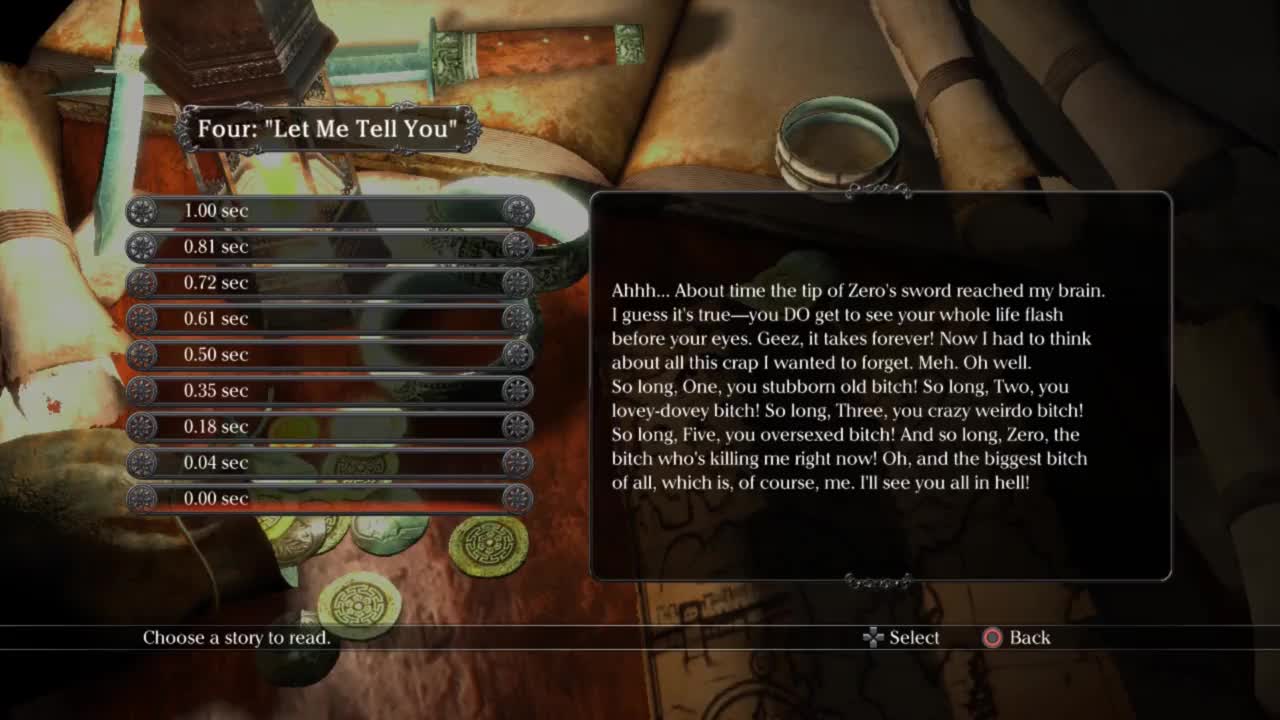This screenshot has width=1280, height=720.
Task: Select the highlighted 0.00 sec story
Action: coord(329,499)
